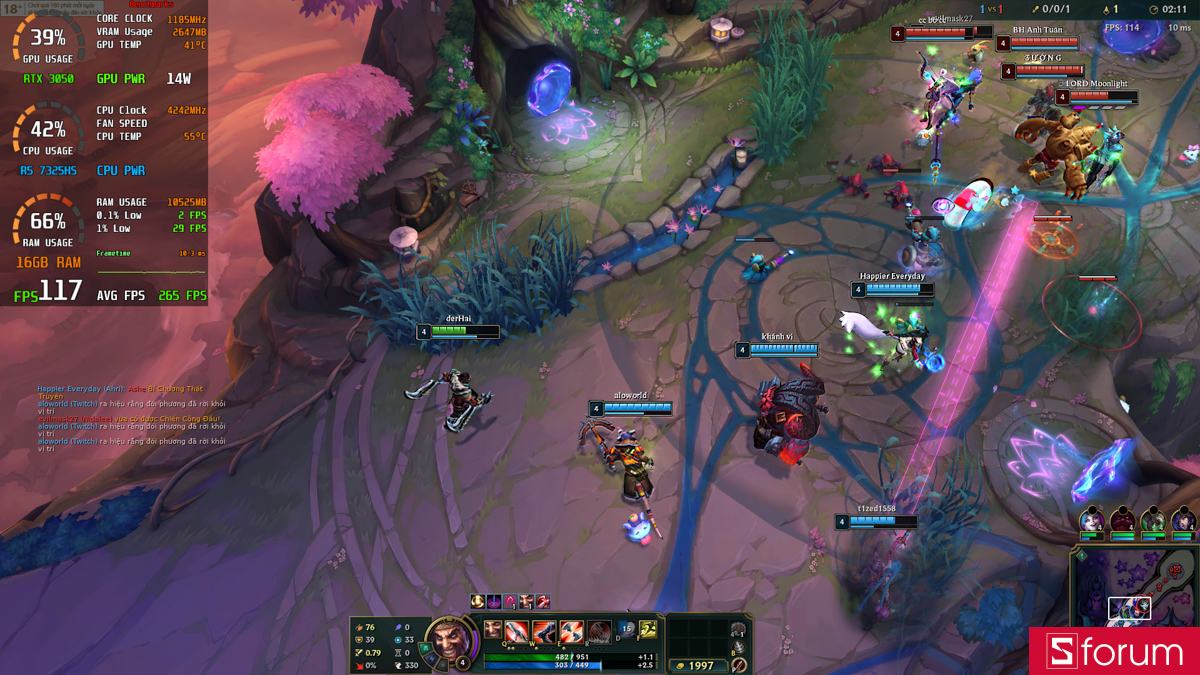Trigger the Whirling Death ultimate icon
The image size is (1200, 675).
[x=597, y=631]
